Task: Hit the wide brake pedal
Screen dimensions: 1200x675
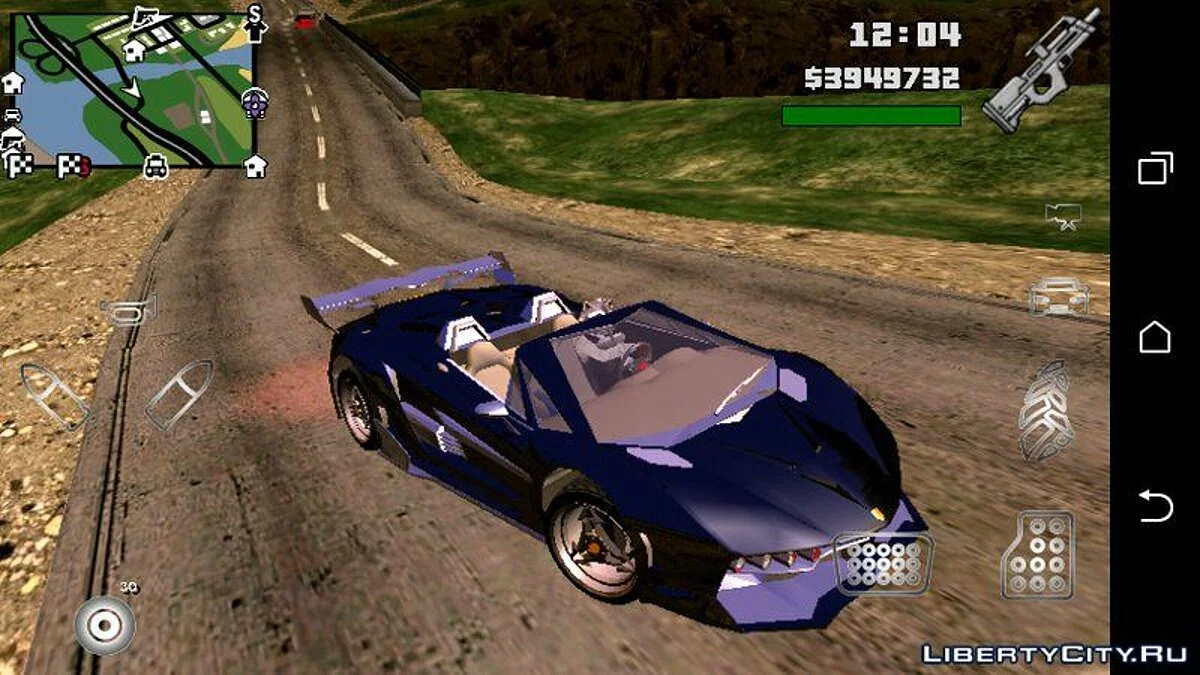Action: [883, 563]
